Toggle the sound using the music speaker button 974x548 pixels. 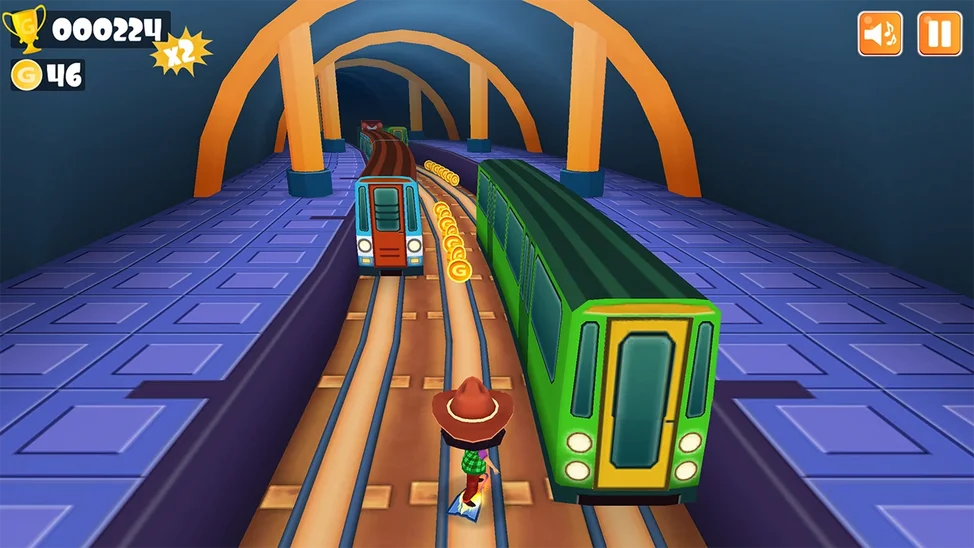pyautogui.click(x=880, y=34)
